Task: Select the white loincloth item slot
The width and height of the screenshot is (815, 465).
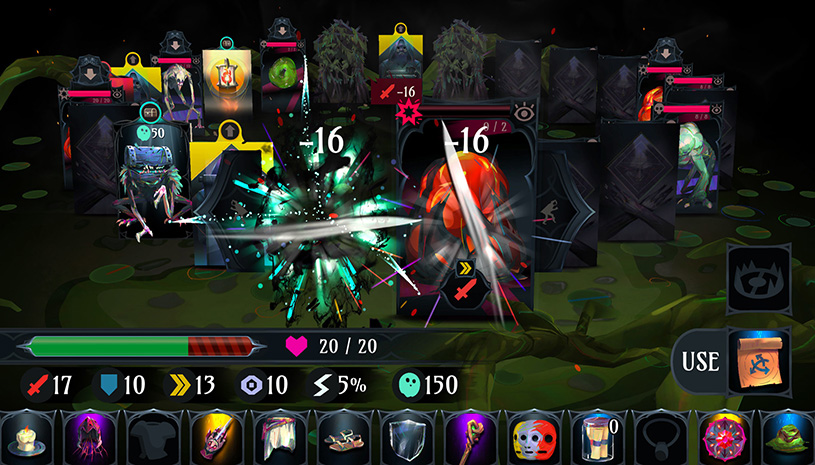Action: (277, 437)
